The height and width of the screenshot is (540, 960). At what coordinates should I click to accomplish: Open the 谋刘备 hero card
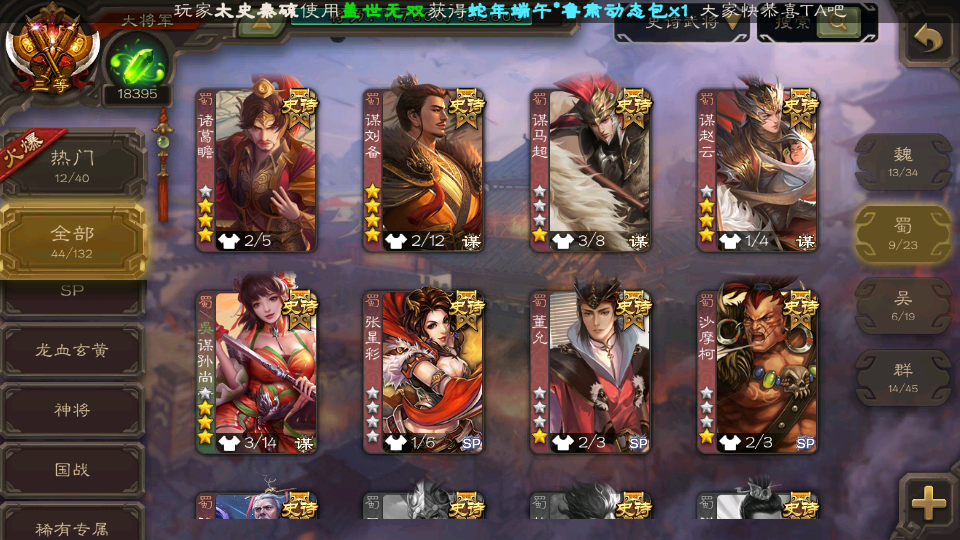(423, 170)
